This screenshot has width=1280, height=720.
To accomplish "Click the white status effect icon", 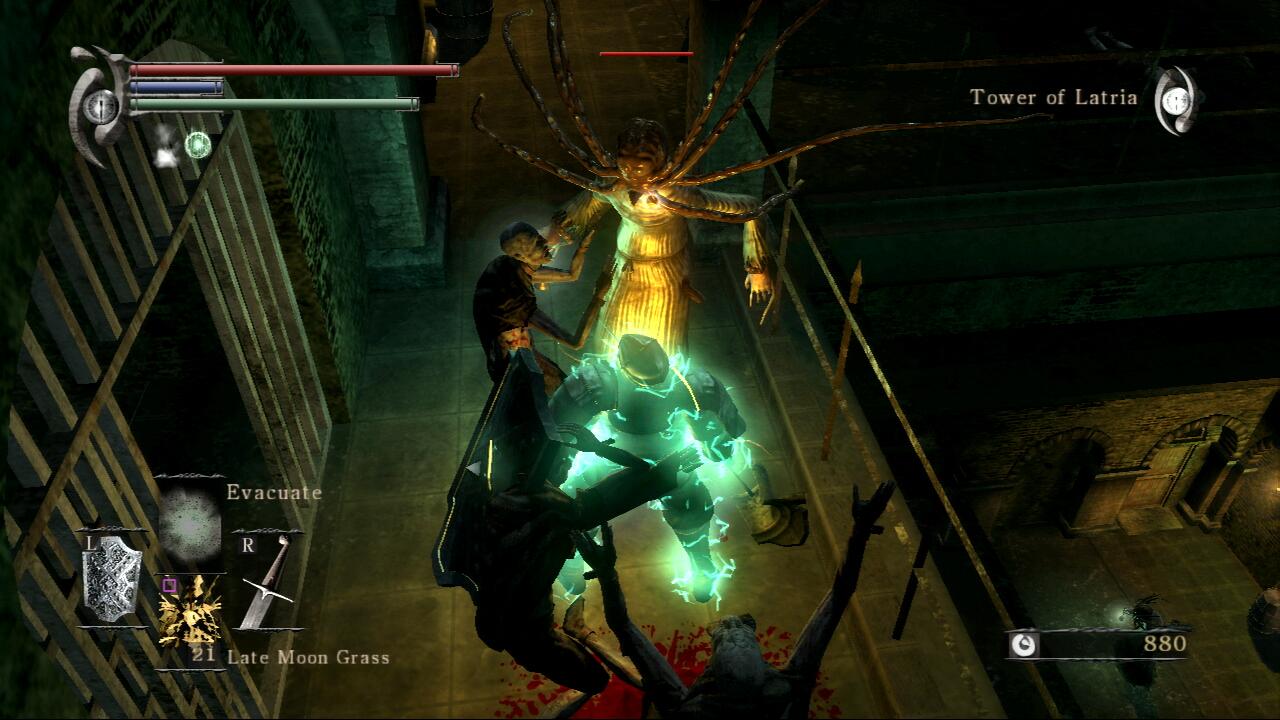I will click(x=165, y=146).
